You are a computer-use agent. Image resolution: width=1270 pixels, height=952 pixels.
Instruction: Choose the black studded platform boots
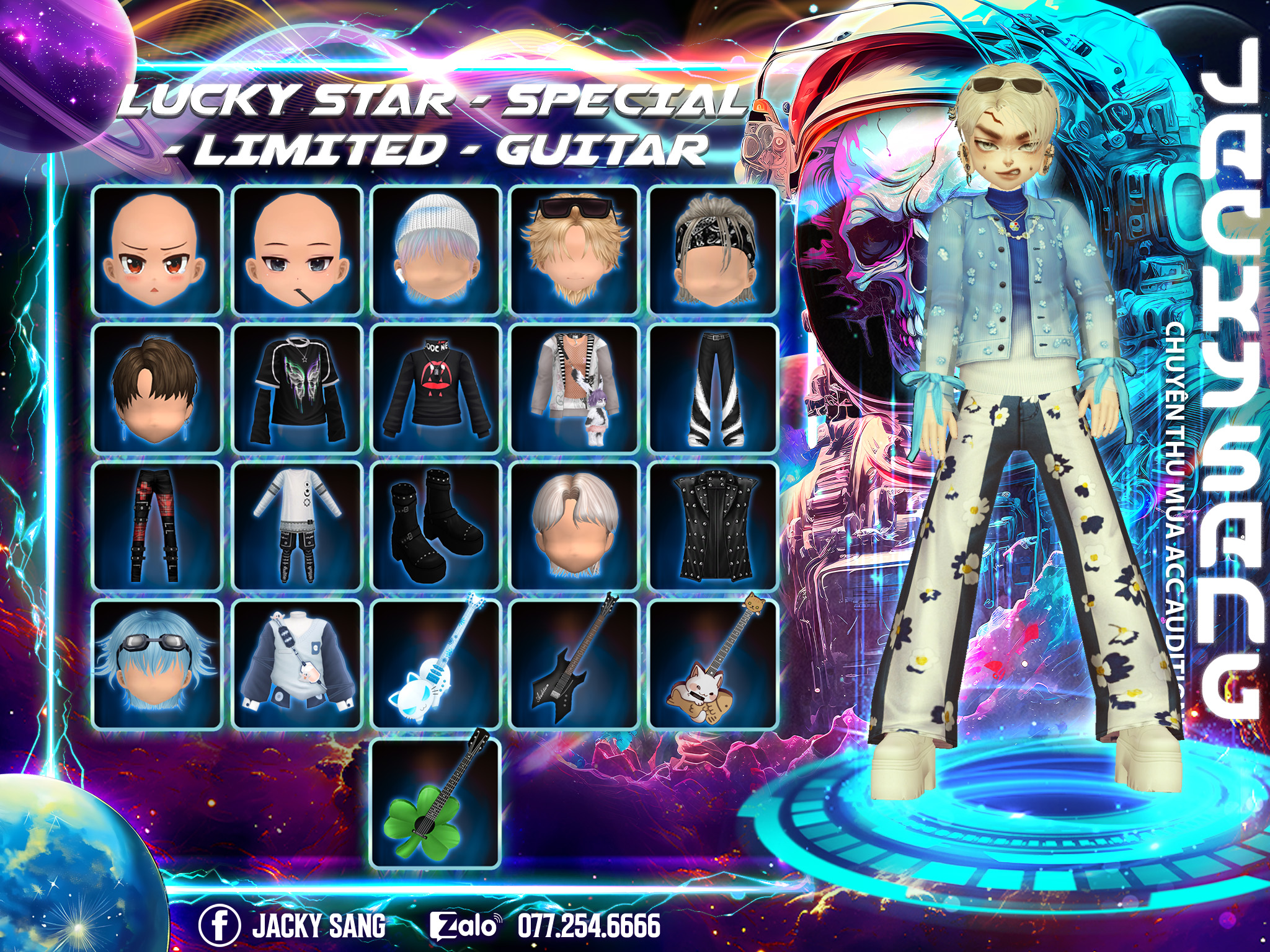436,527
